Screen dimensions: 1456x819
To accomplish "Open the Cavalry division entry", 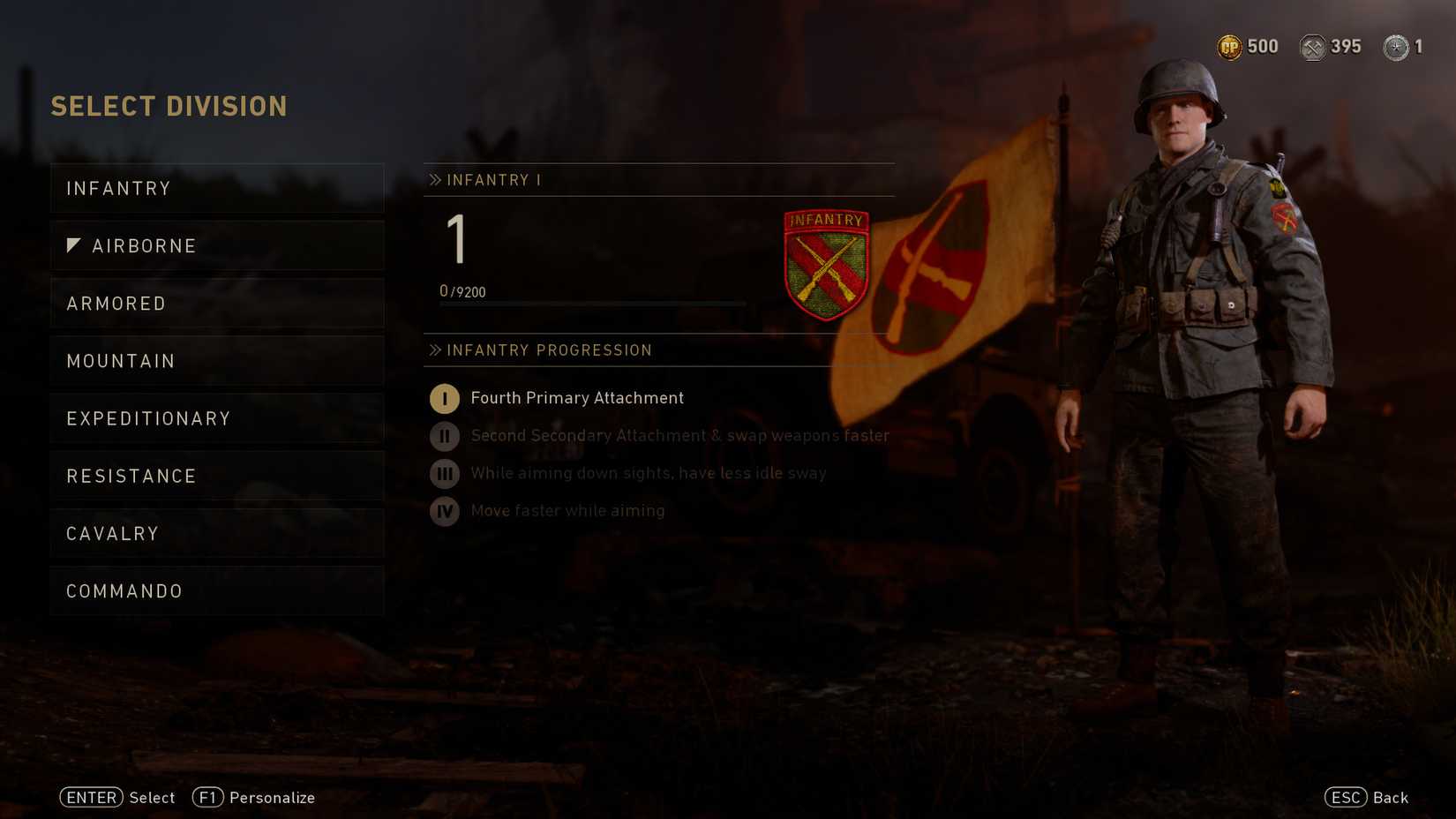I will coord(216,533).
